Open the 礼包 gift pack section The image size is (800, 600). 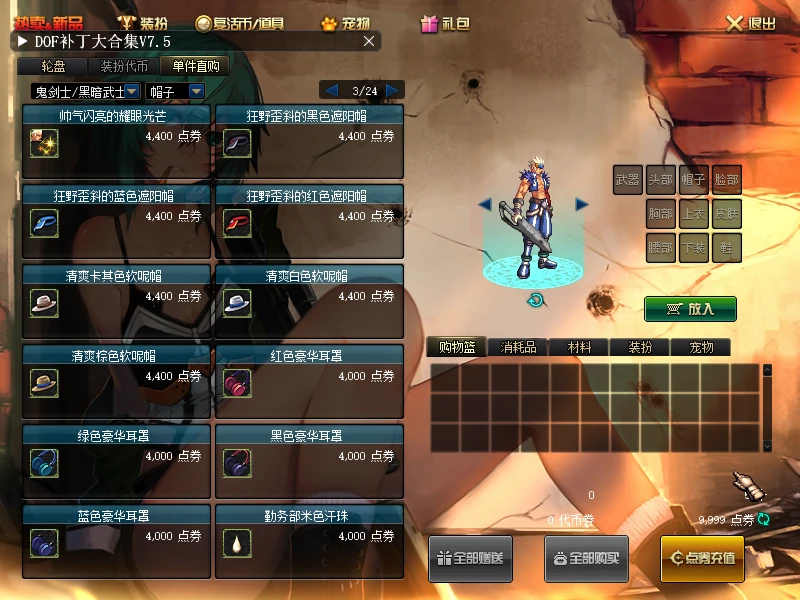coord(446,23)
